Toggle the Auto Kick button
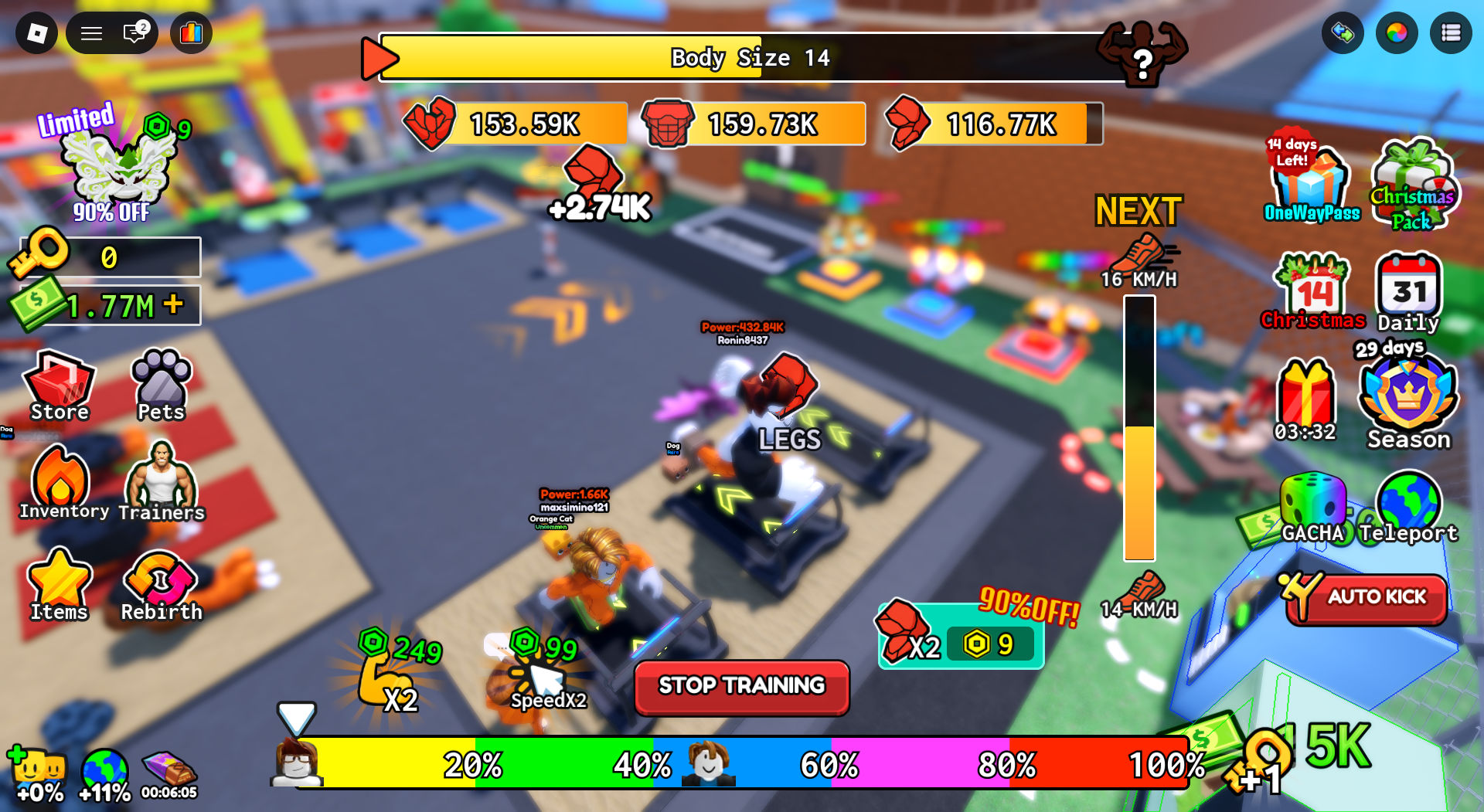1484x812 pixels. (x=1367, y=597)
